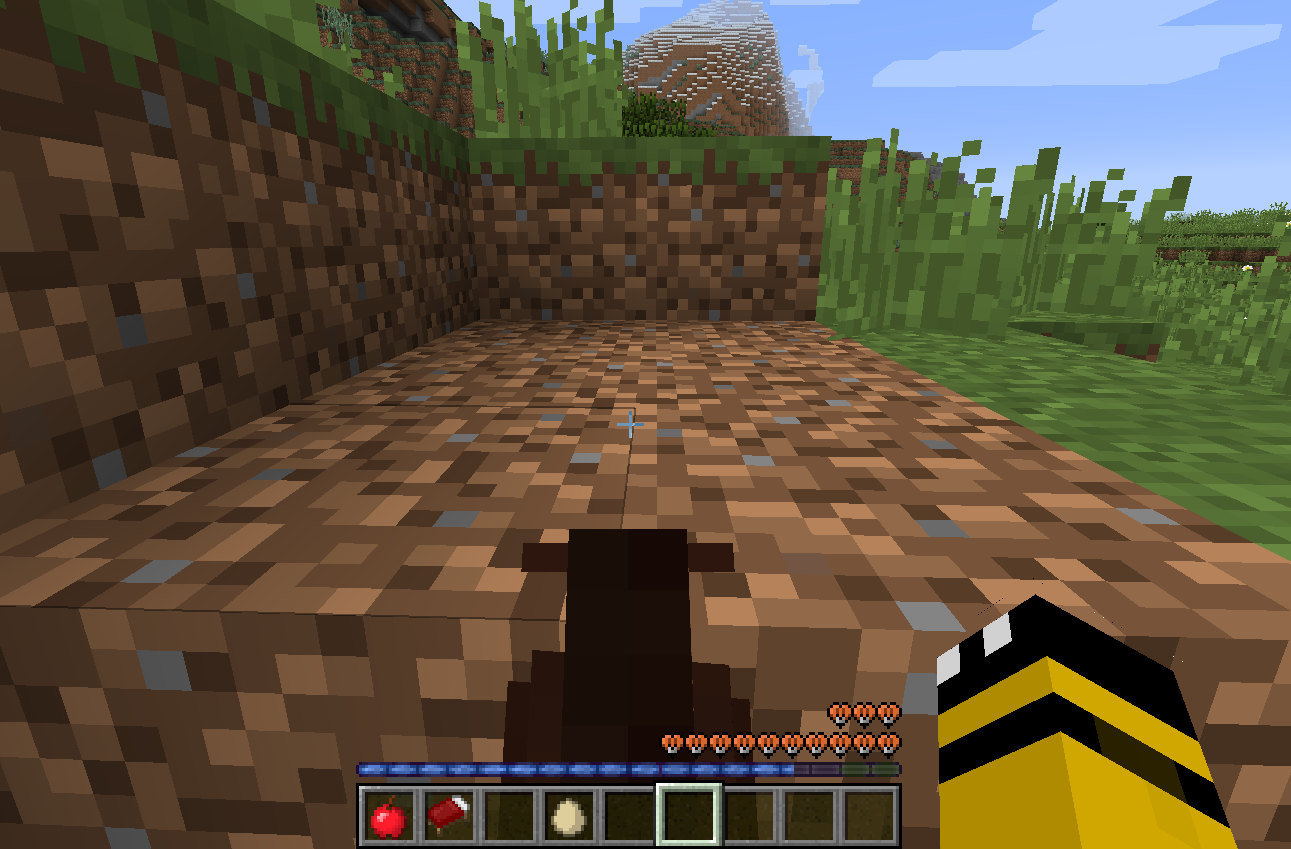Viewport: 1291px width, 849px height.
Task: Click the crosshair at screen center
Action: coord(630,425)
